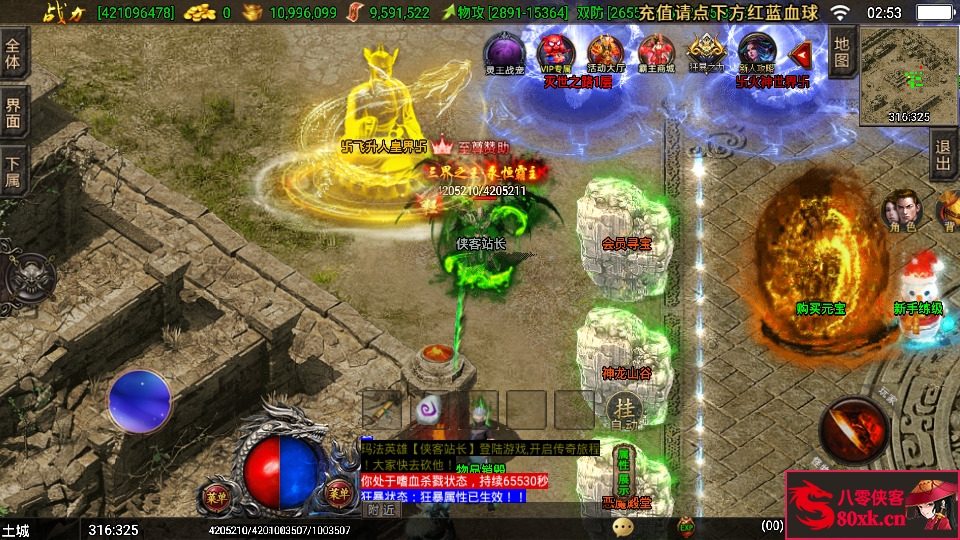Open the 角色 character icon
The height and width of the screenshot is (540, 960).
[899, 210]
